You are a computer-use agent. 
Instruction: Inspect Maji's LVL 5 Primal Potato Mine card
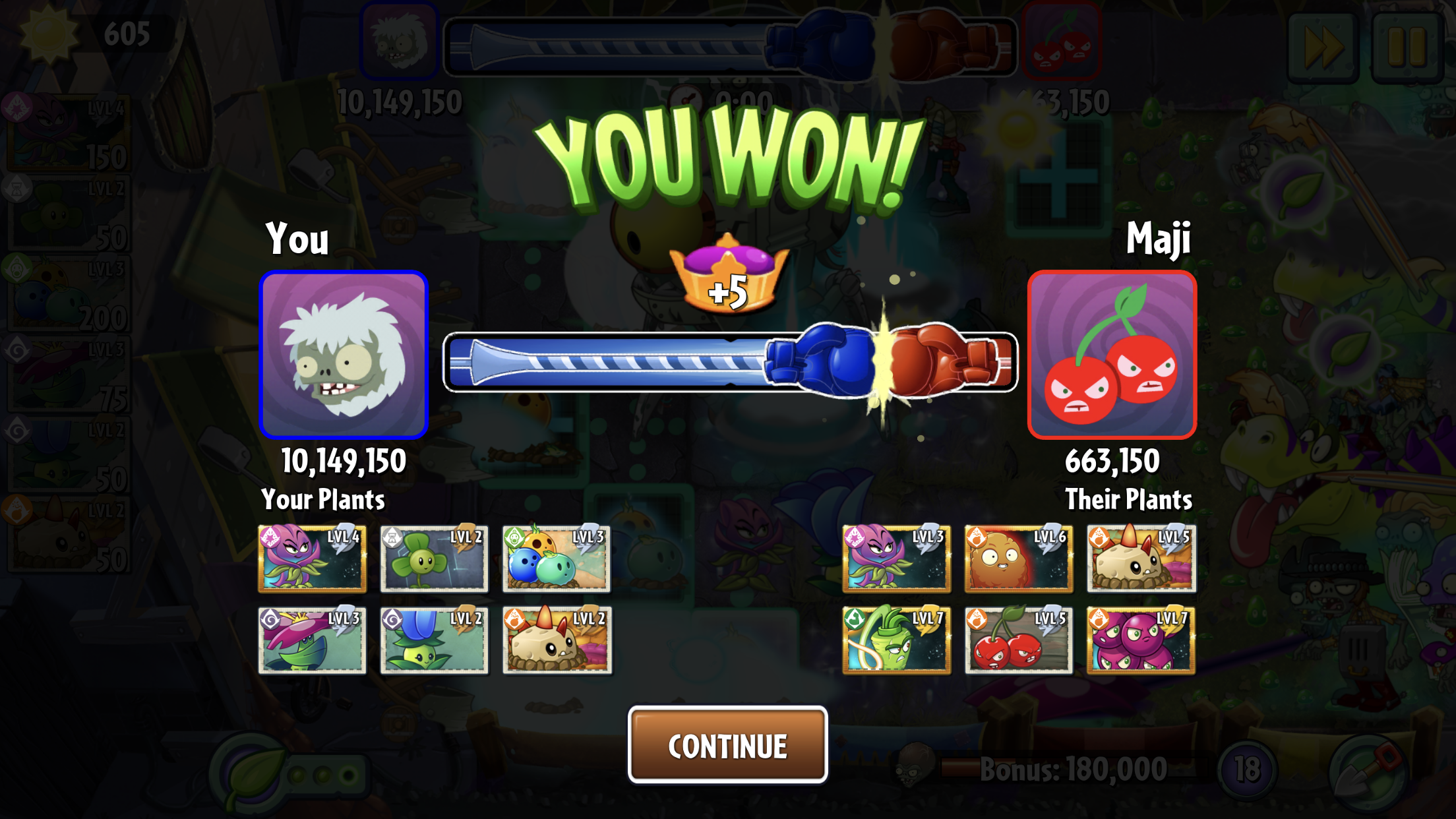tap(1141, 559)
